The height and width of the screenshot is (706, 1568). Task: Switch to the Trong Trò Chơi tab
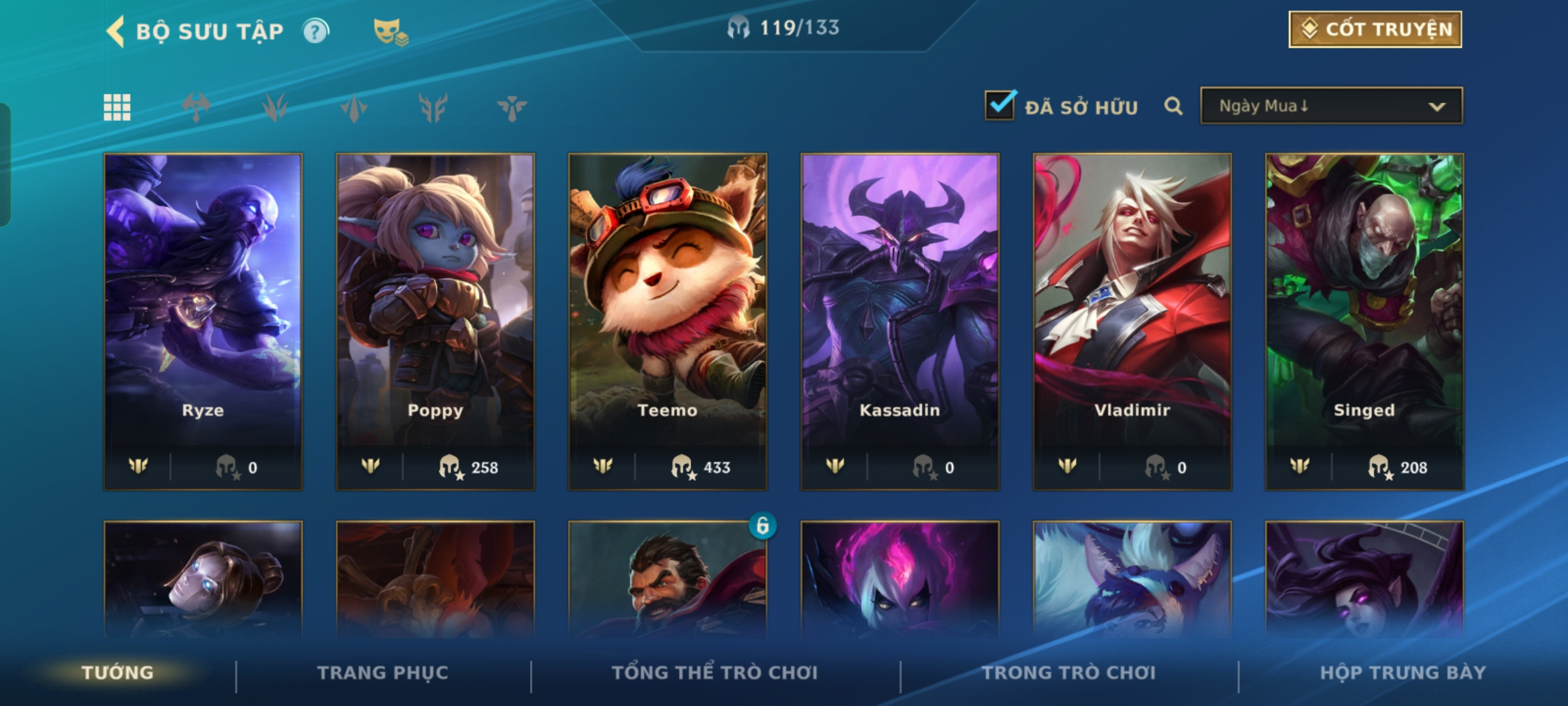click(x=1069, y=673)
